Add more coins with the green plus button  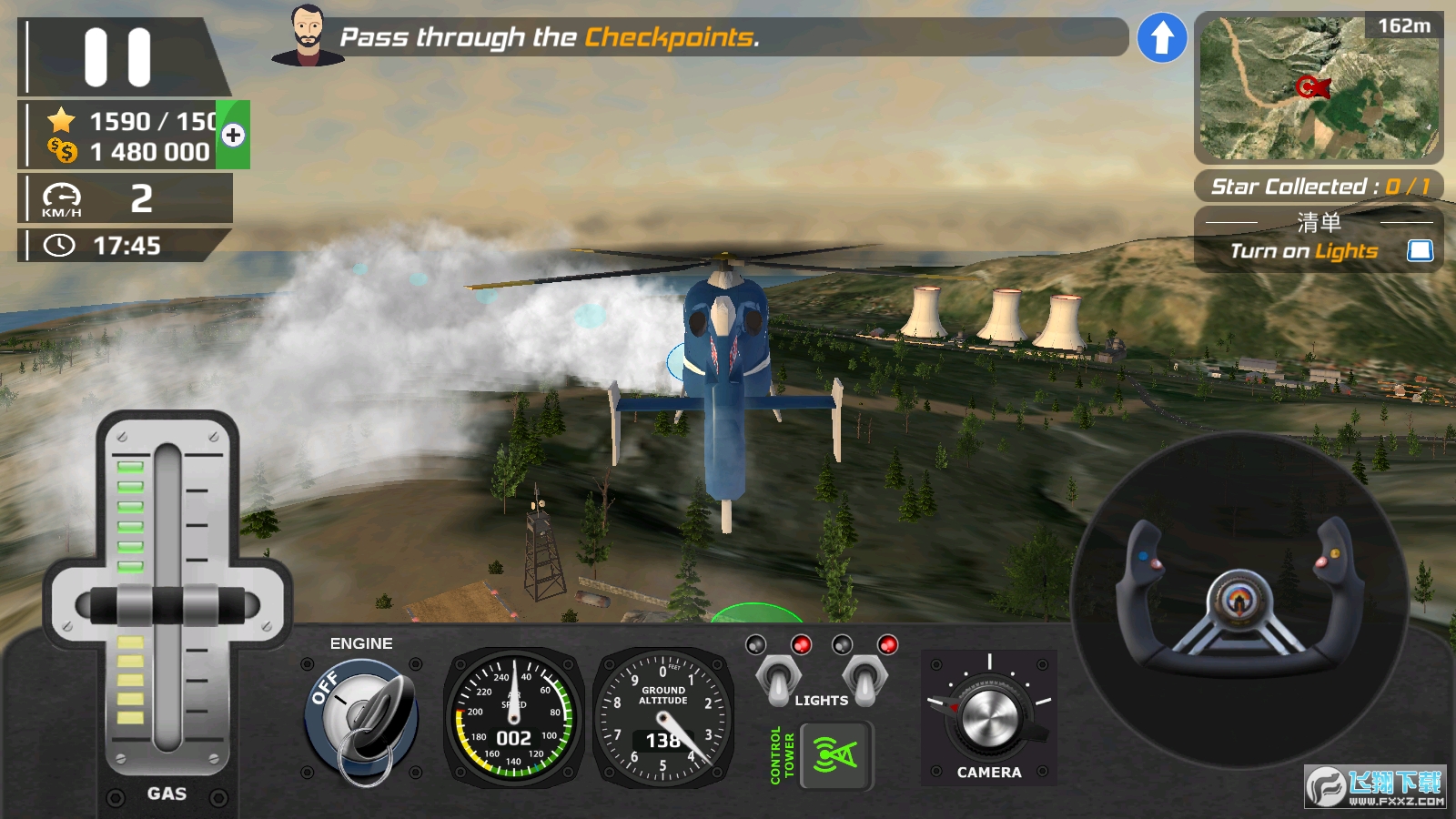pyautogui.click(x=233, y=136)
